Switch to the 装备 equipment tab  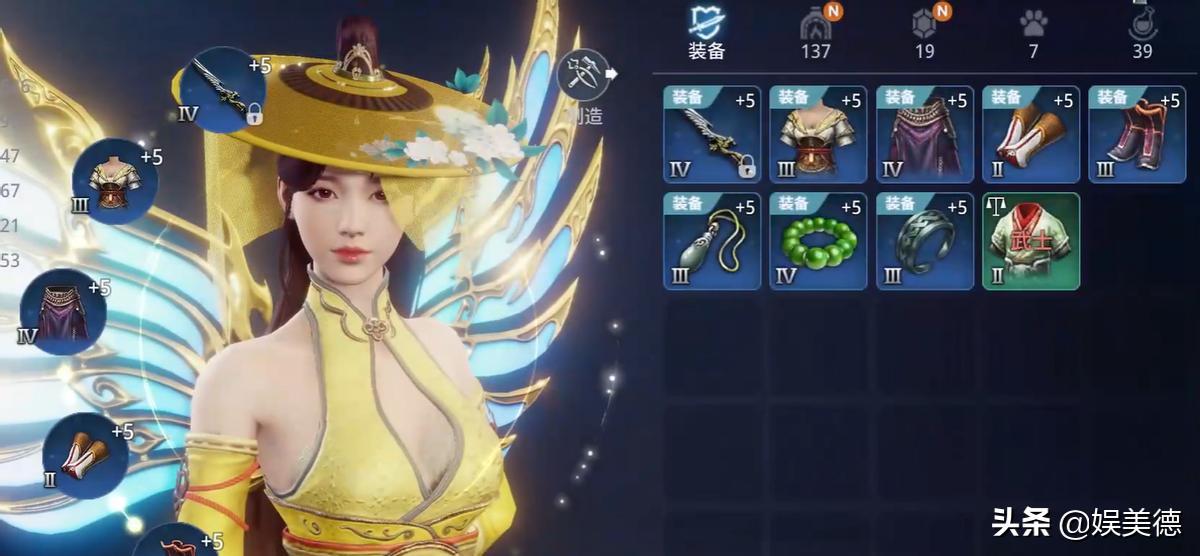706,32
